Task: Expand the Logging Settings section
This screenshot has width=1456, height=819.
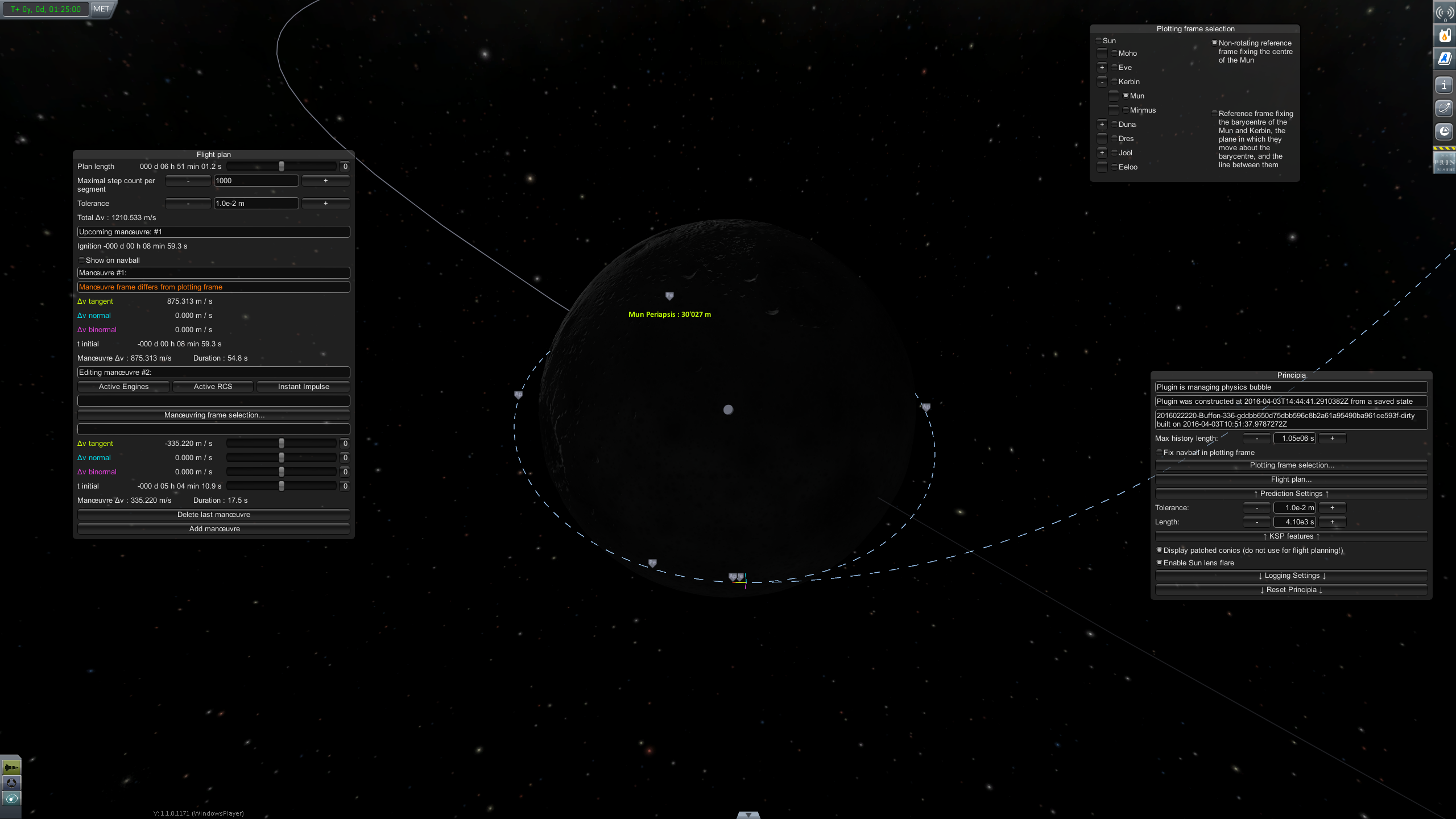Action: 1291,576
